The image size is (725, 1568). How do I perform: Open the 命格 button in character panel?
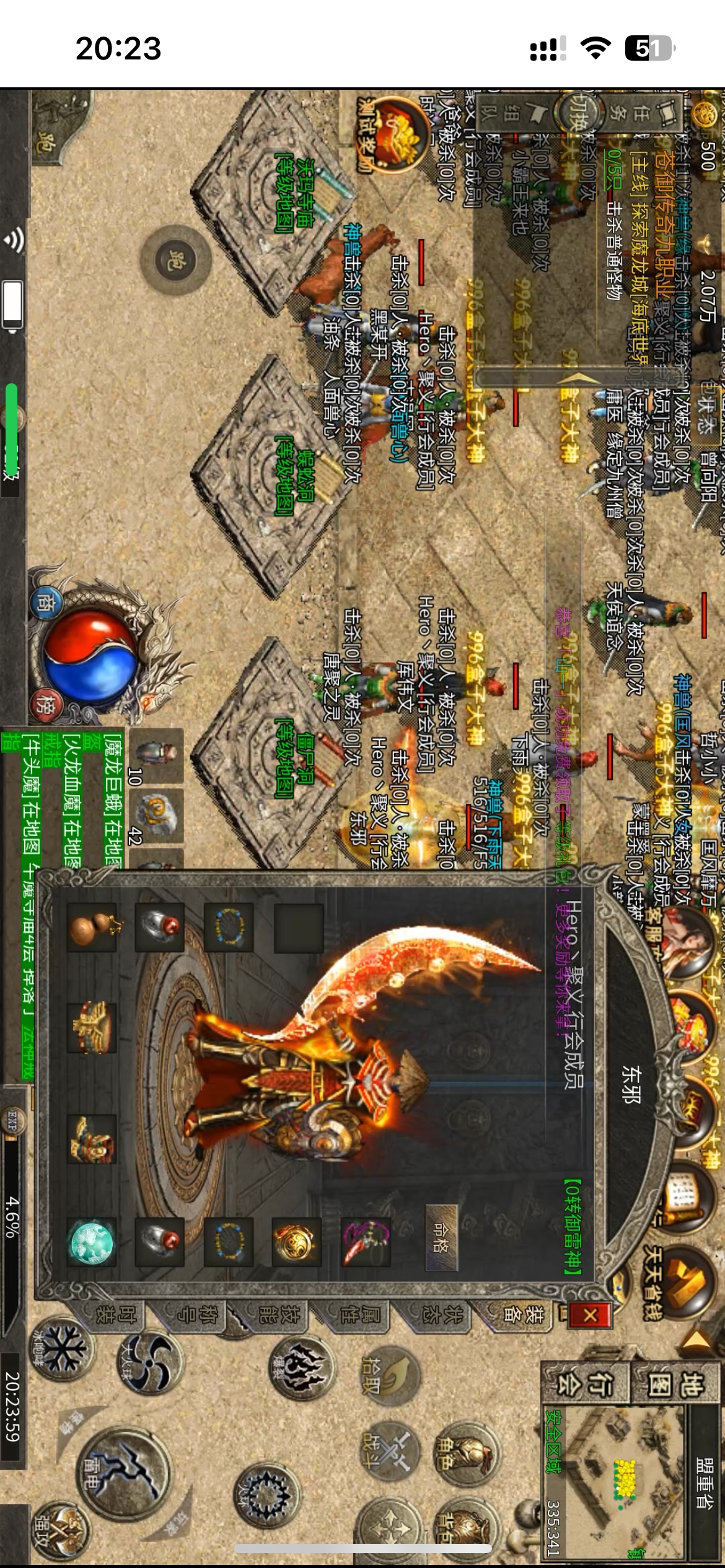point(441,1237)
